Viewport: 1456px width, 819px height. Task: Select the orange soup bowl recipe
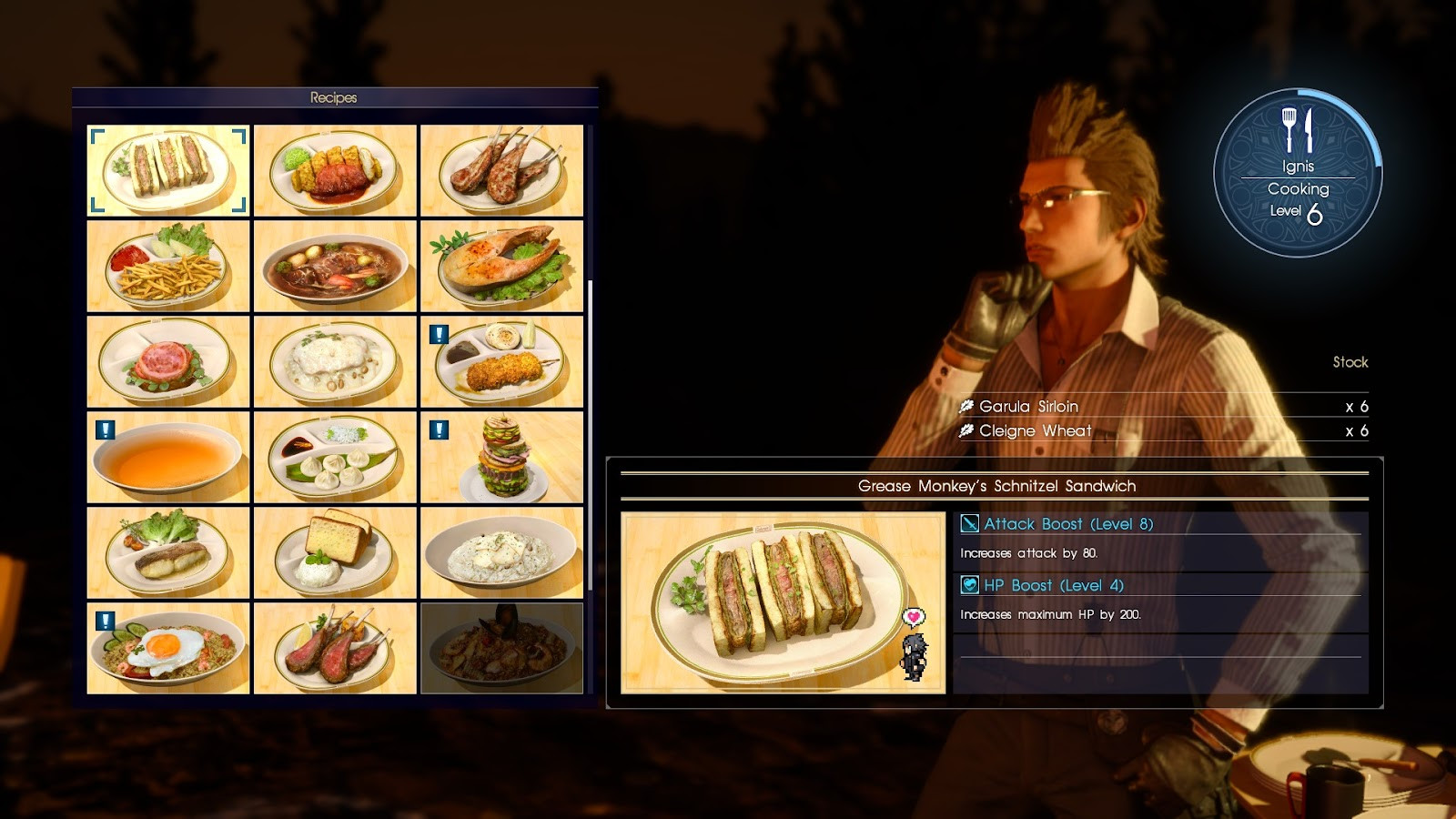[x=168, y=457]
